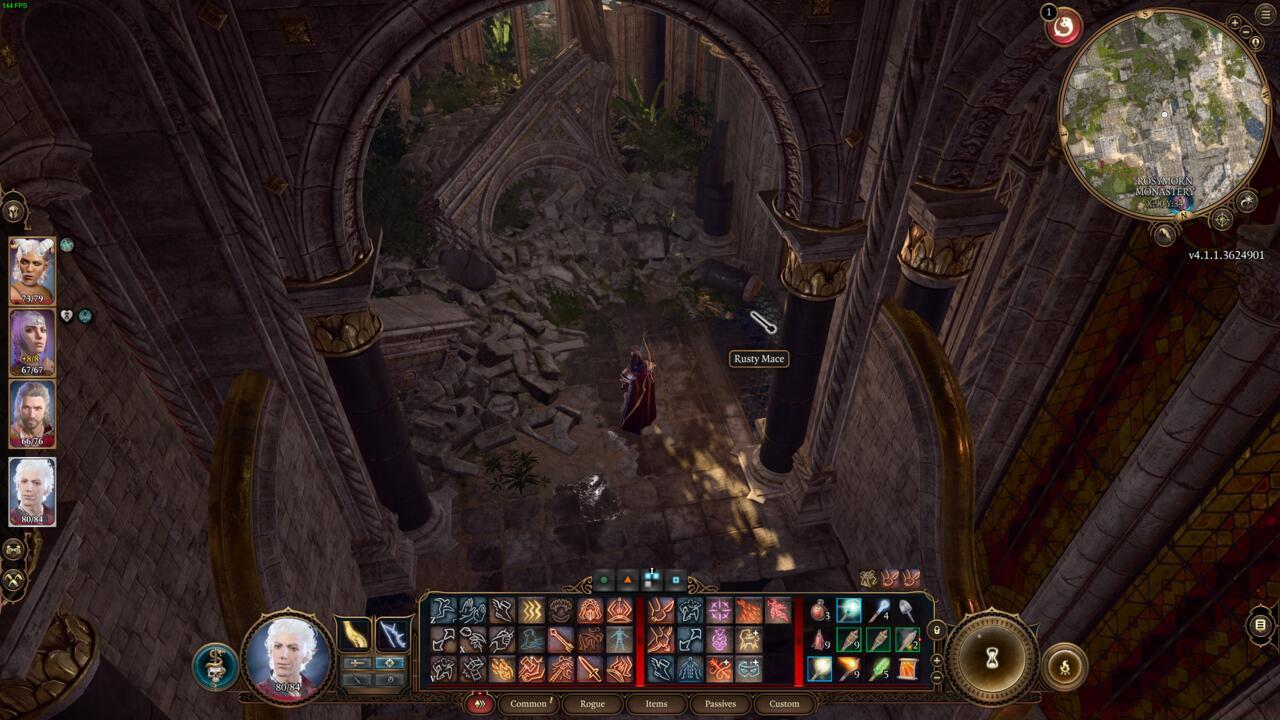Image resolution: width=1280 pixels, height=720 pixels.
Task: Switch to the Rogue tab
Action: coord(592,703)
